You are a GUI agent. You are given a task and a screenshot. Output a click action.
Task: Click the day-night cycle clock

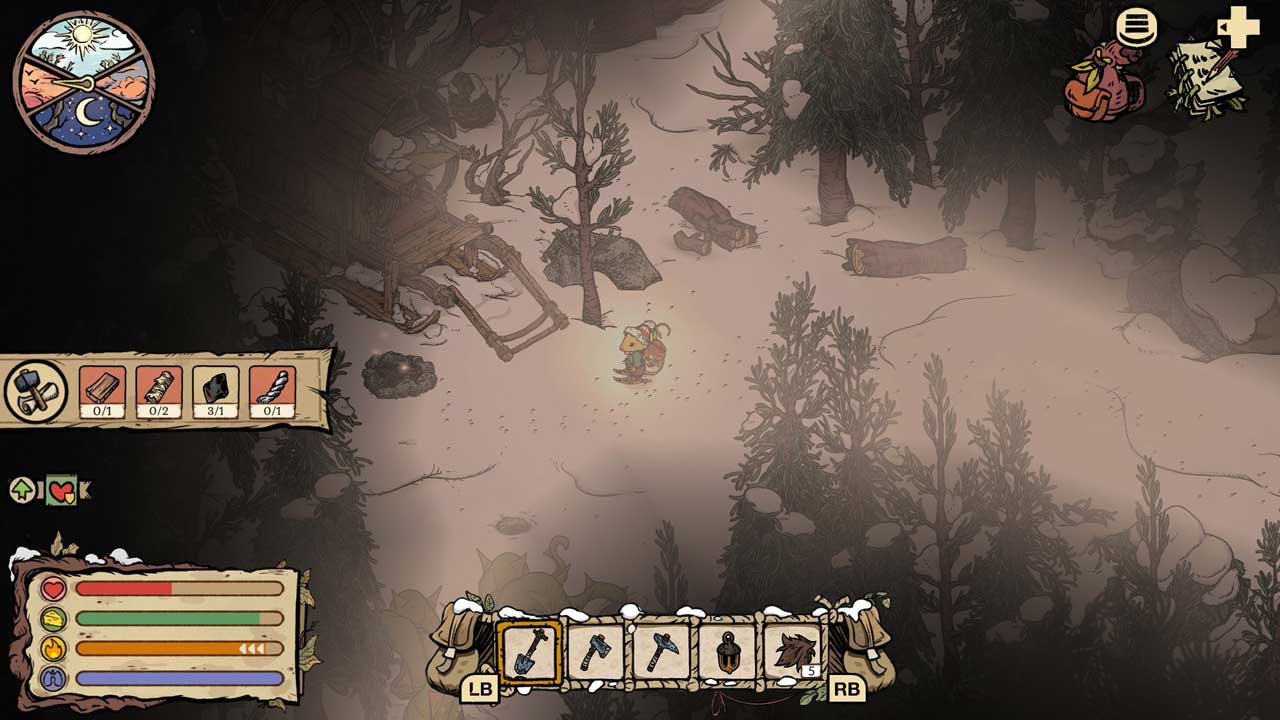84,82
